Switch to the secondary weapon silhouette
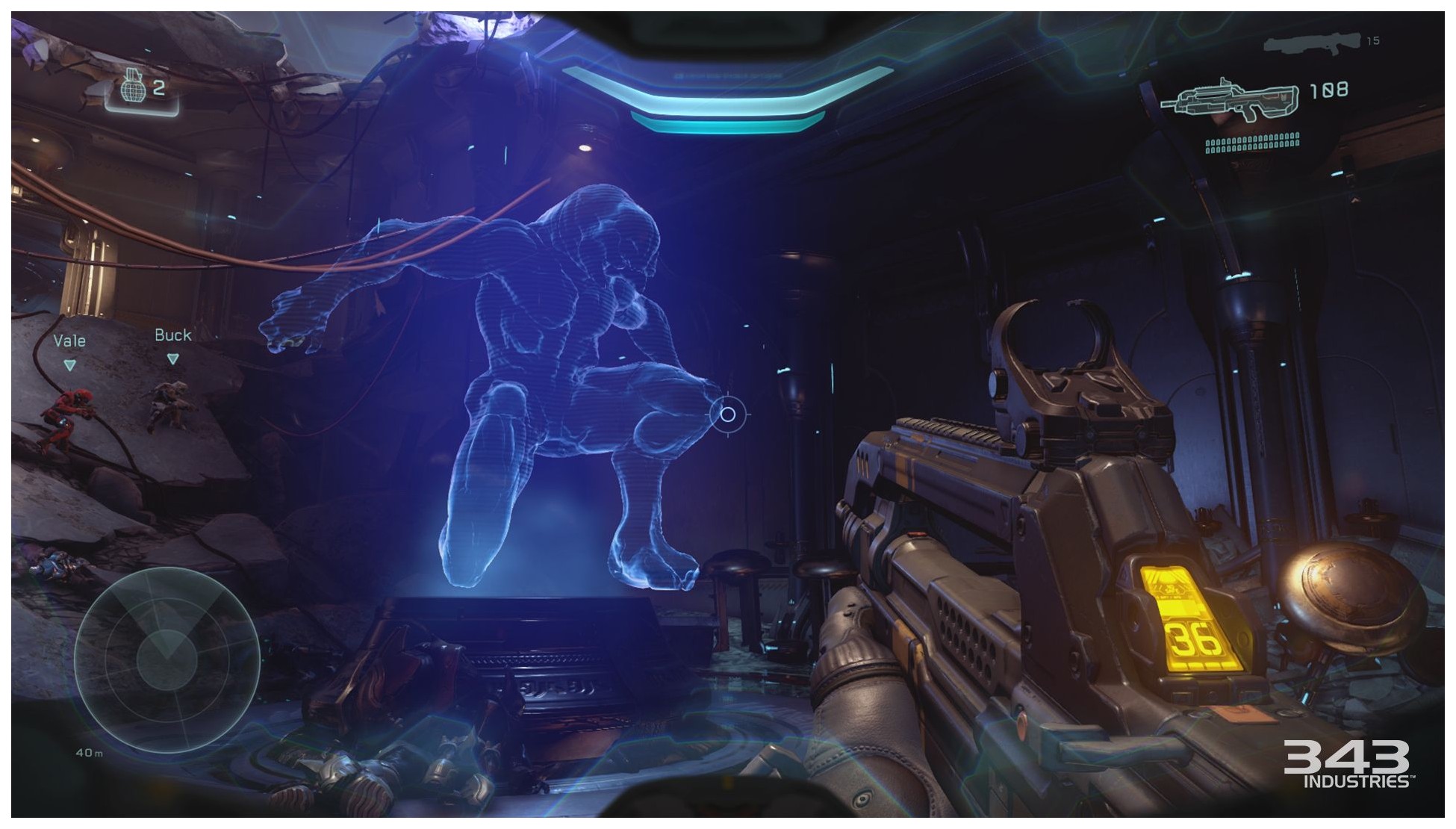 (1312, 43)
